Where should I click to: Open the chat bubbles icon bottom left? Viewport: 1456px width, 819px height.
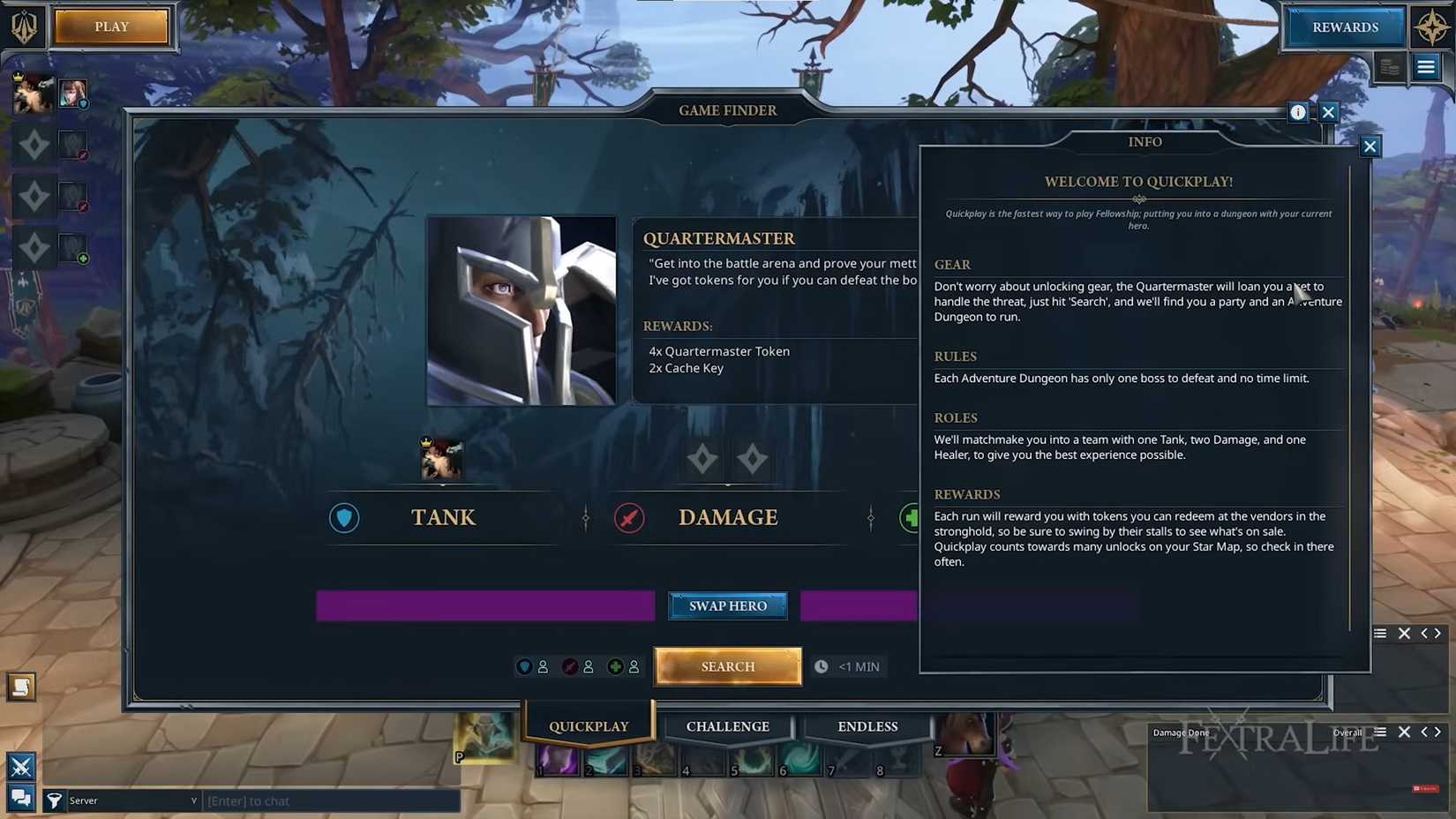(20, 797)
